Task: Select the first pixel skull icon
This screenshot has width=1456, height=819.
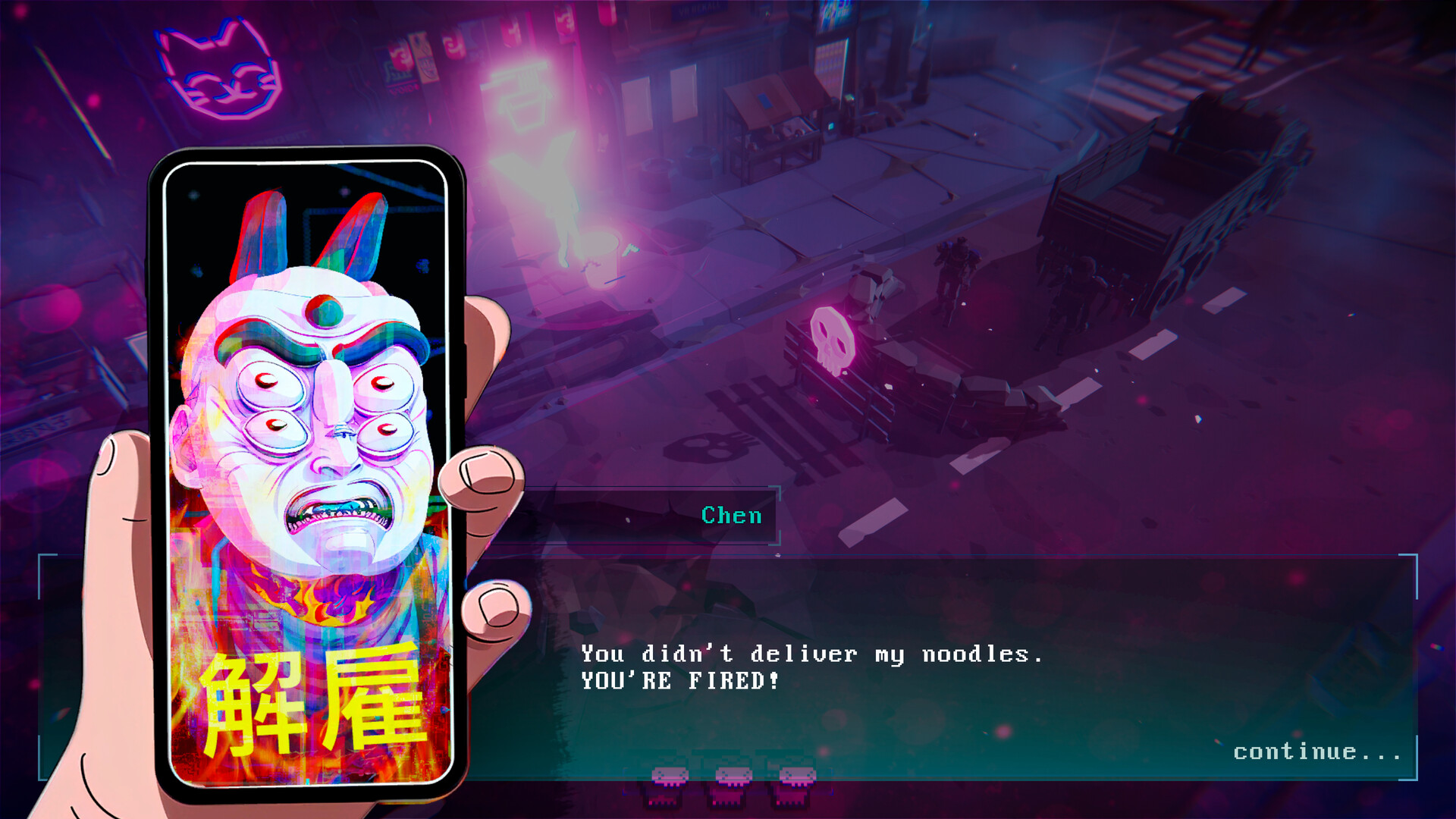Action: point(670,777)
